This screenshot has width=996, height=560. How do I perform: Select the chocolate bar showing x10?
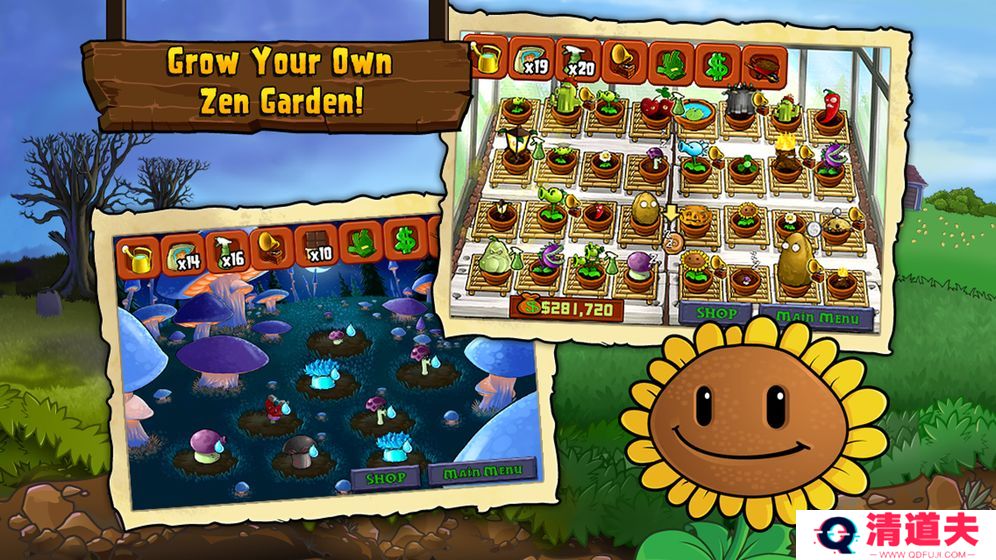tap(315, 244)
